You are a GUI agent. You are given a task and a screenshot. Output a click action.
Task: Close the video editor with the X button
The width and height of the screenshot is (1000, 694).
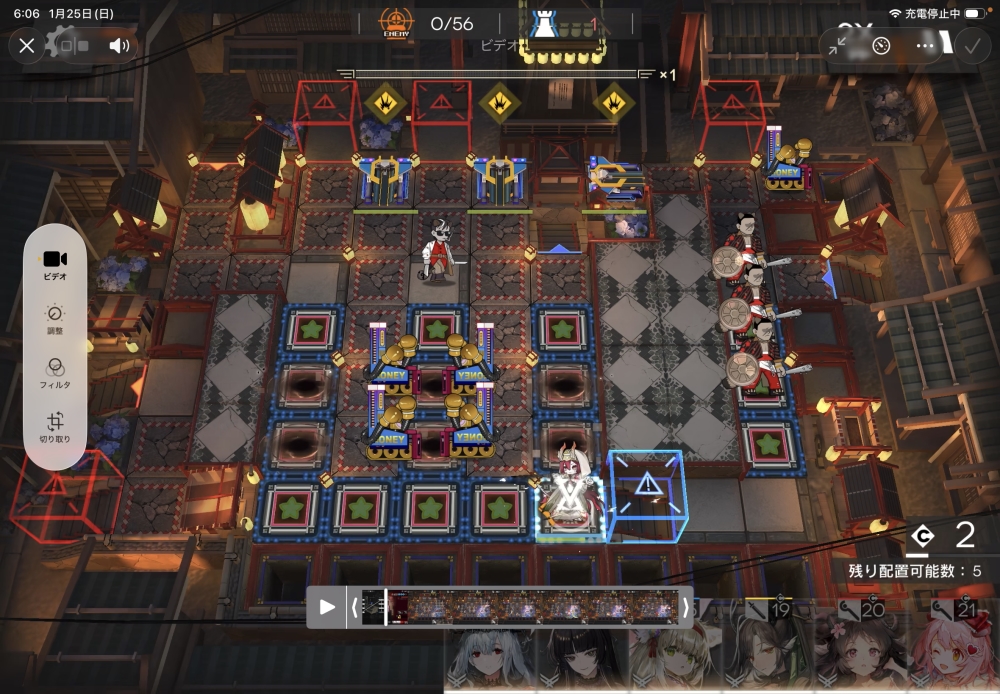pyautogui.click(x=27, y=45)
